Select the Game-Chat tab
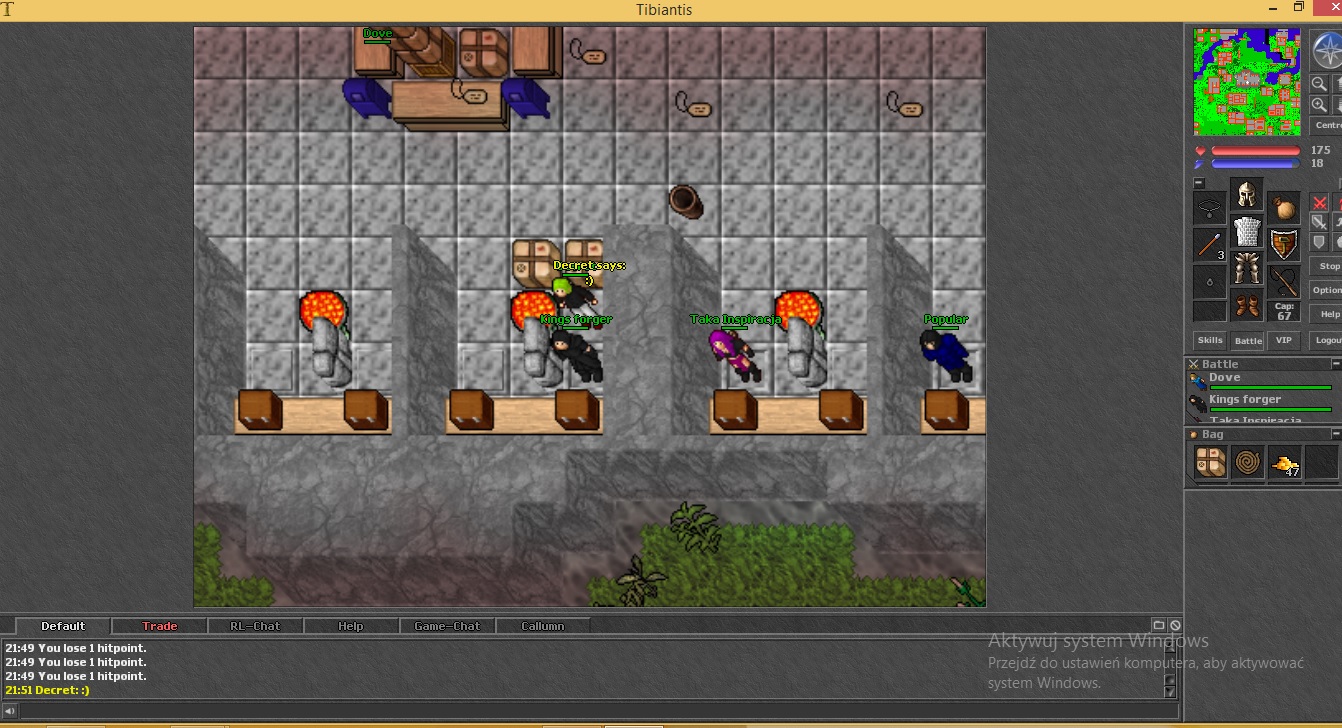This screenshot has width=1342, height=728. 447,626
